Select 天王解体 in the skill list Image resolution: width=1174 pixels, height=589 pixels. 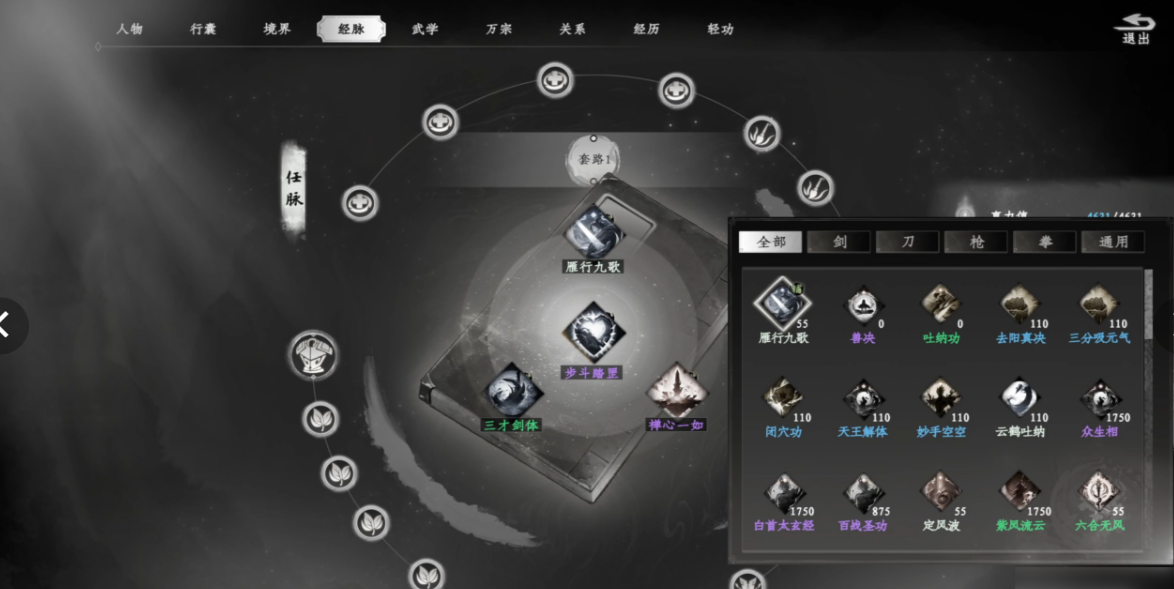pos(862,399)
